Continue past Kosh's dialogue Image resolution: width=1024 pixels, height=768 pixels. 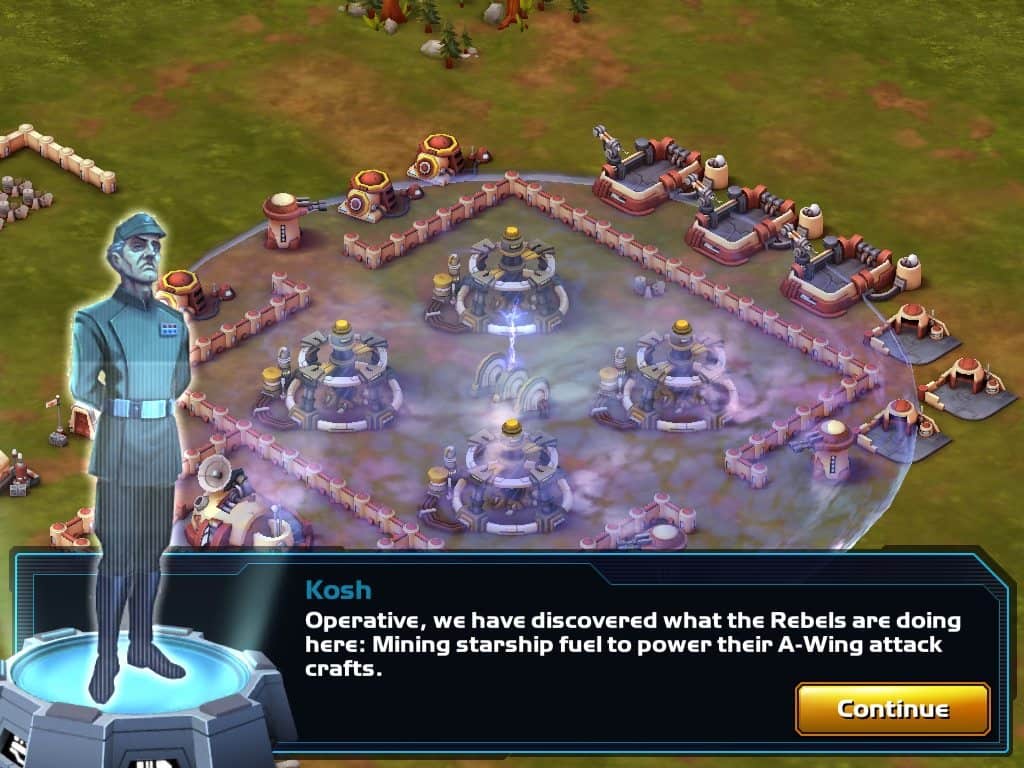(x=892, y=709)
